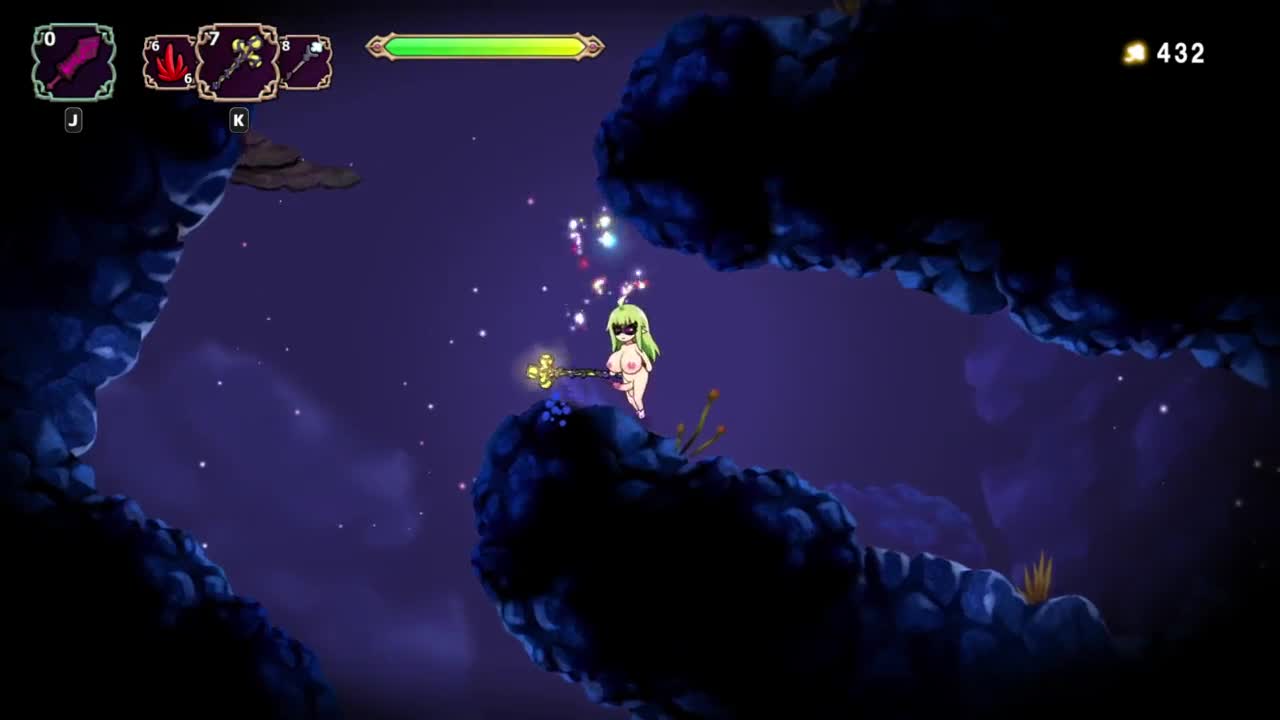
Task: Select the pink sword weapon slot
Action: [x=74, y=63]
